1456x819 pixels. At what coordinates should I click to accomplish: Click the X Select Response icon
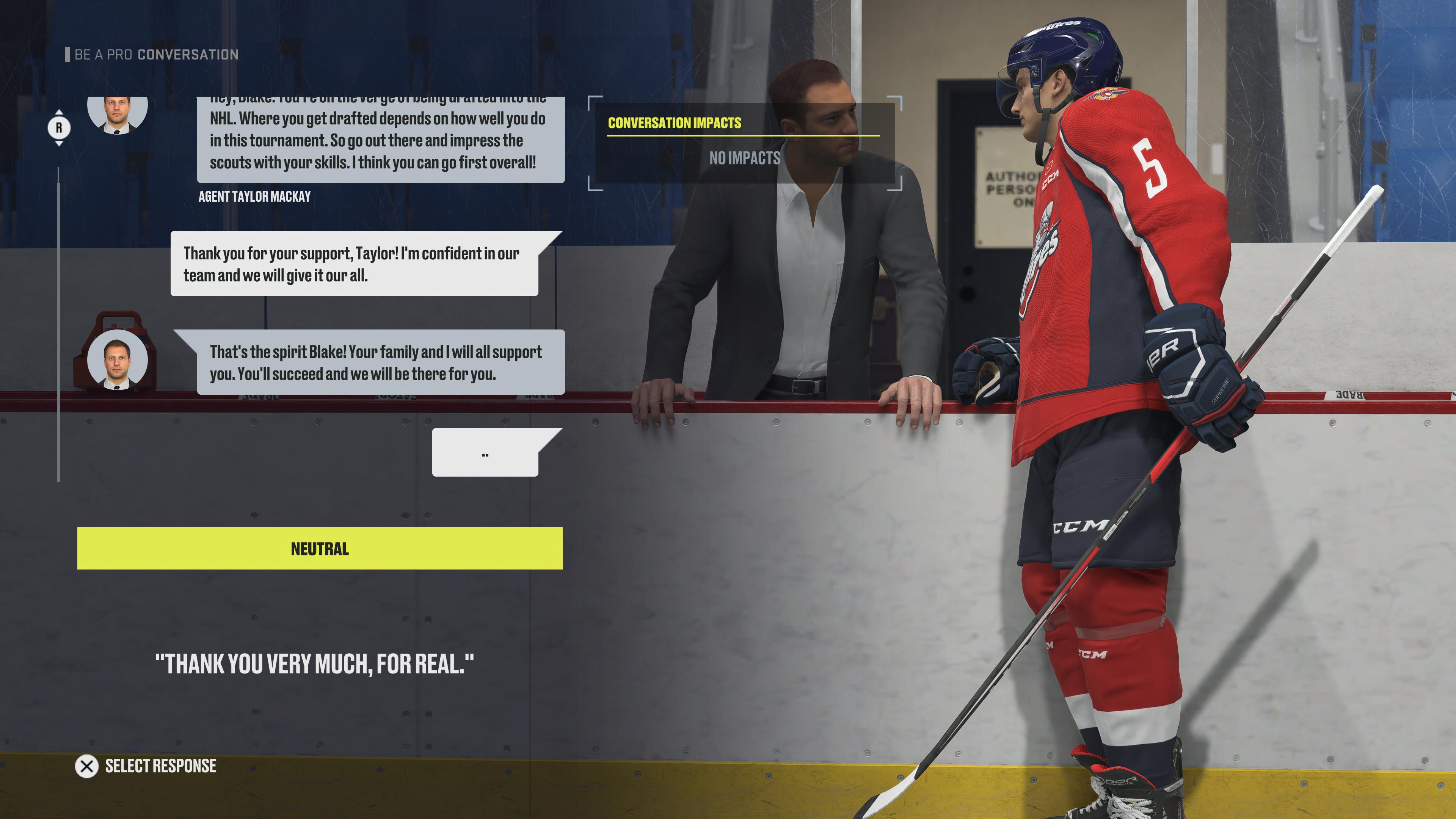click(x=86, y=766)
